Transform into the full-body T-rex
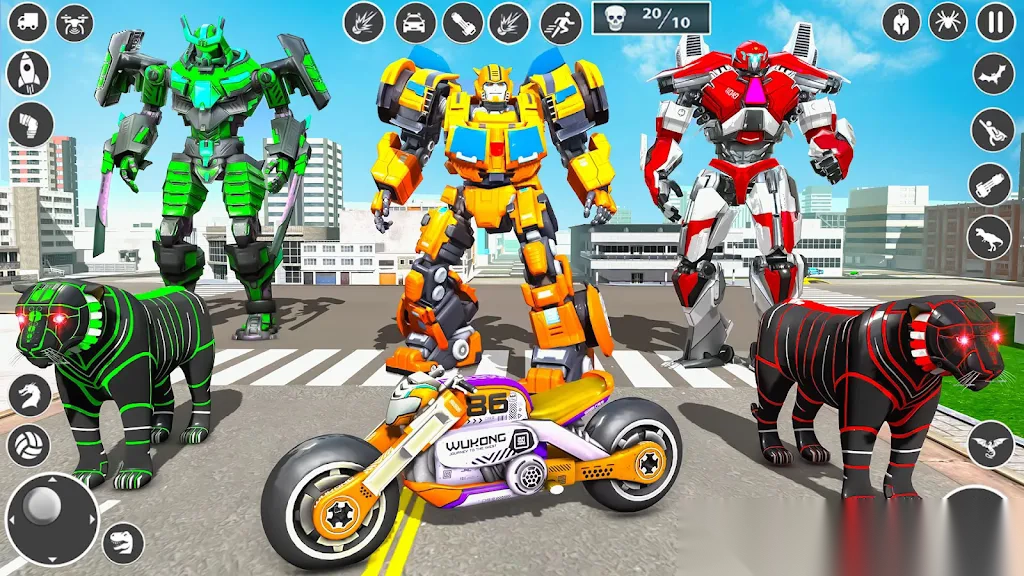The width and height of the screenshot is (1024, 576). [989, 237]
